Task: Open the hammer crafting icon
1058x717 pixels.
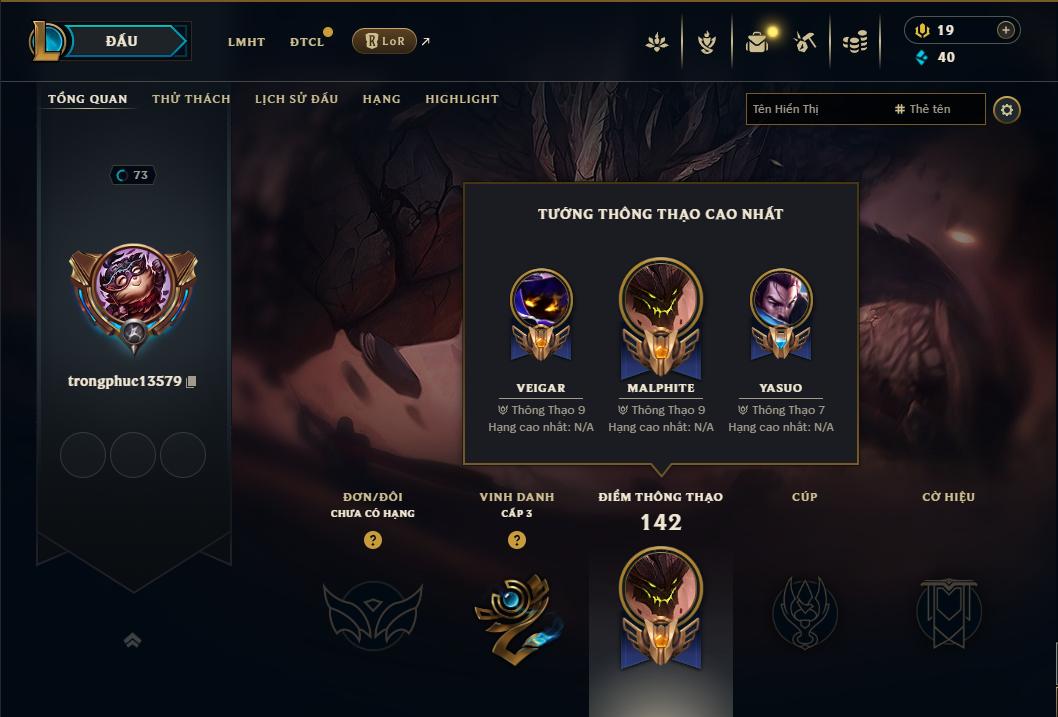Action: click(805, 42)
